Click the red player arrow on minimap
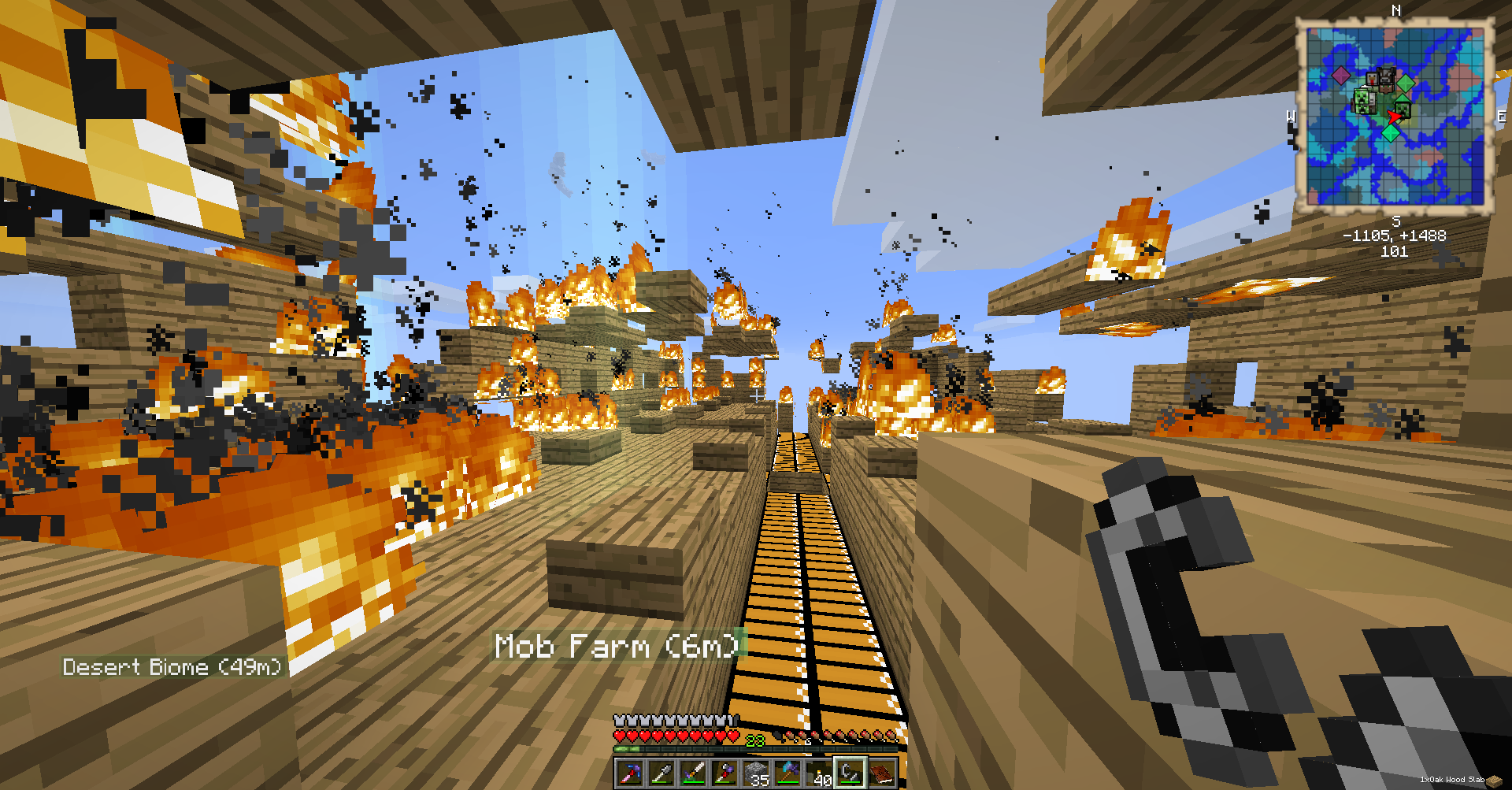The image size is (1512, 790). [1394, 117]
